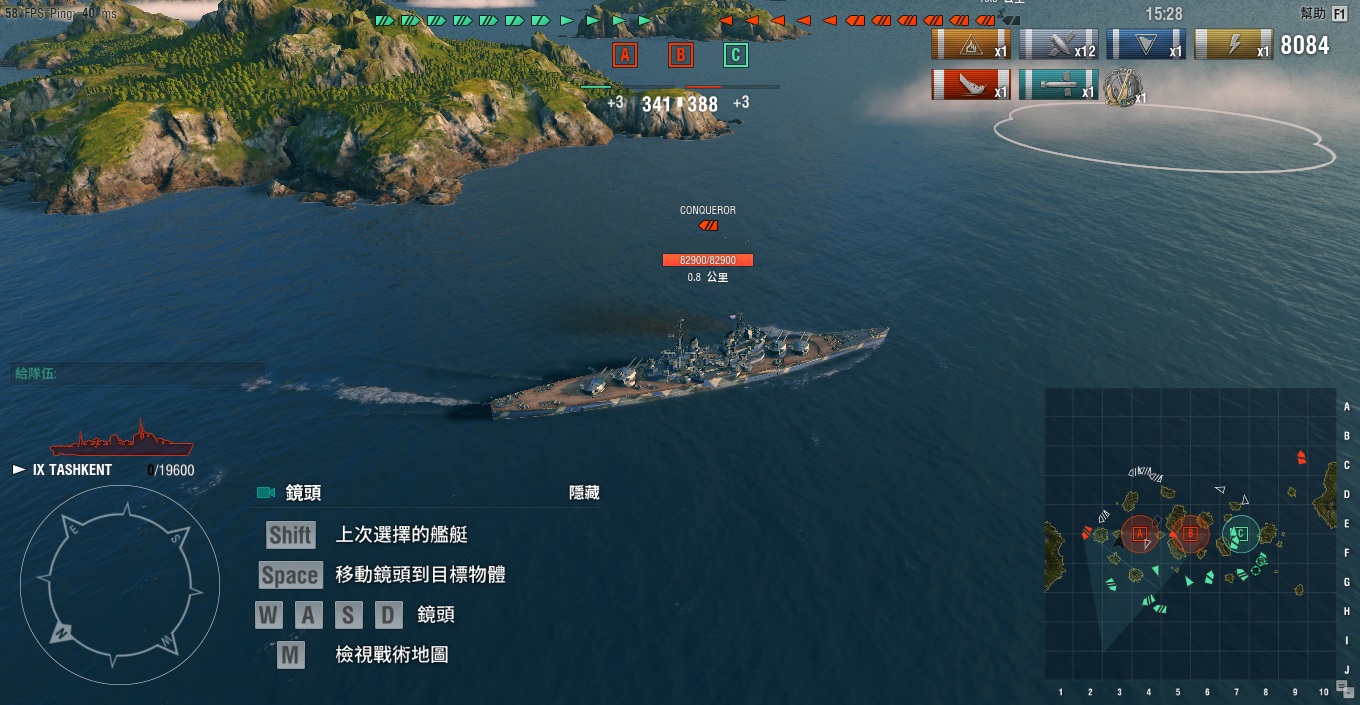Image resolution: width=1360 pixels, height=705 pixels.
Task: Click the green C capture point indicator
Action: click(736, 55)
